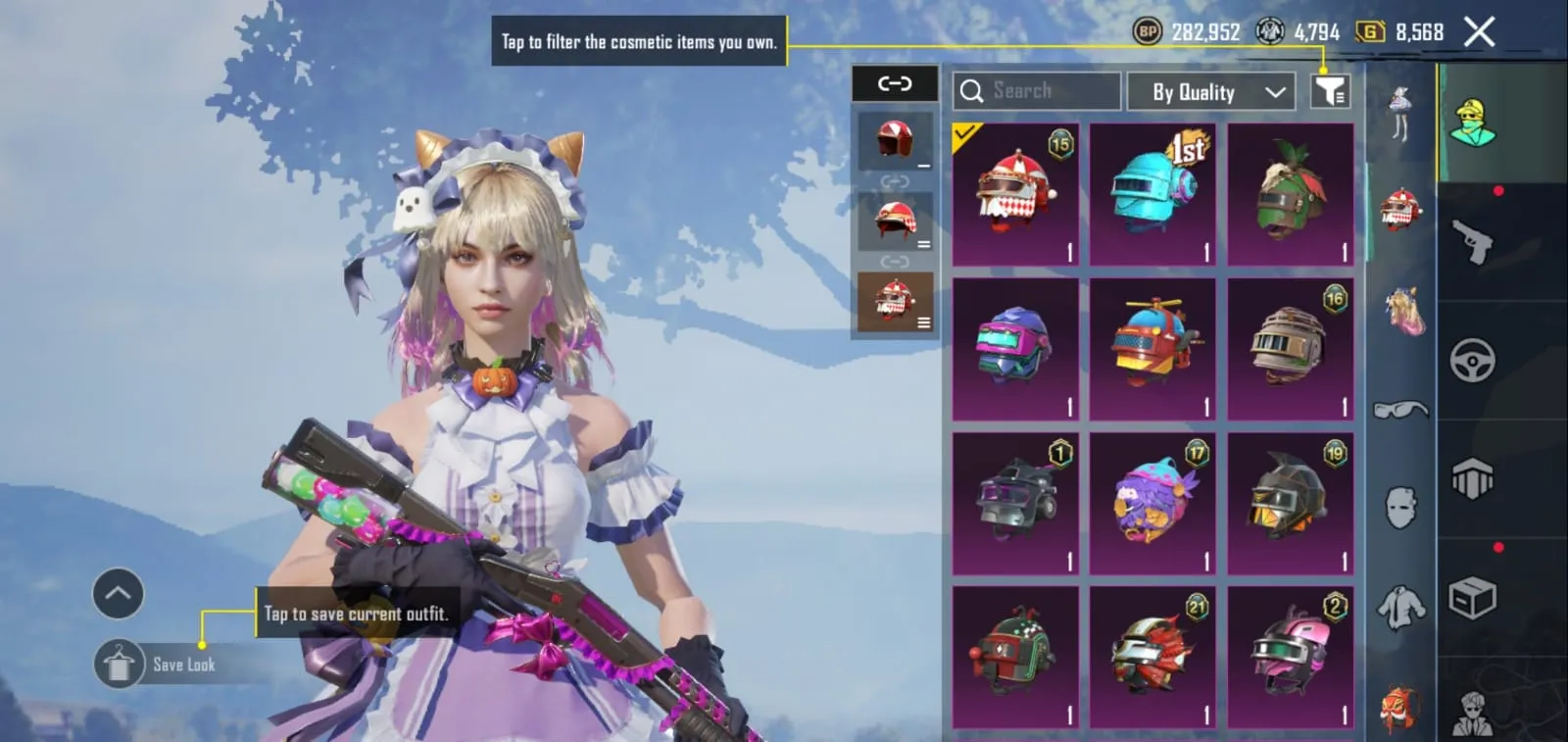The width and height of the screenshot is (1568, 742).
Task: Toggle the link icon above helmet slots
Action: (894, 84)
